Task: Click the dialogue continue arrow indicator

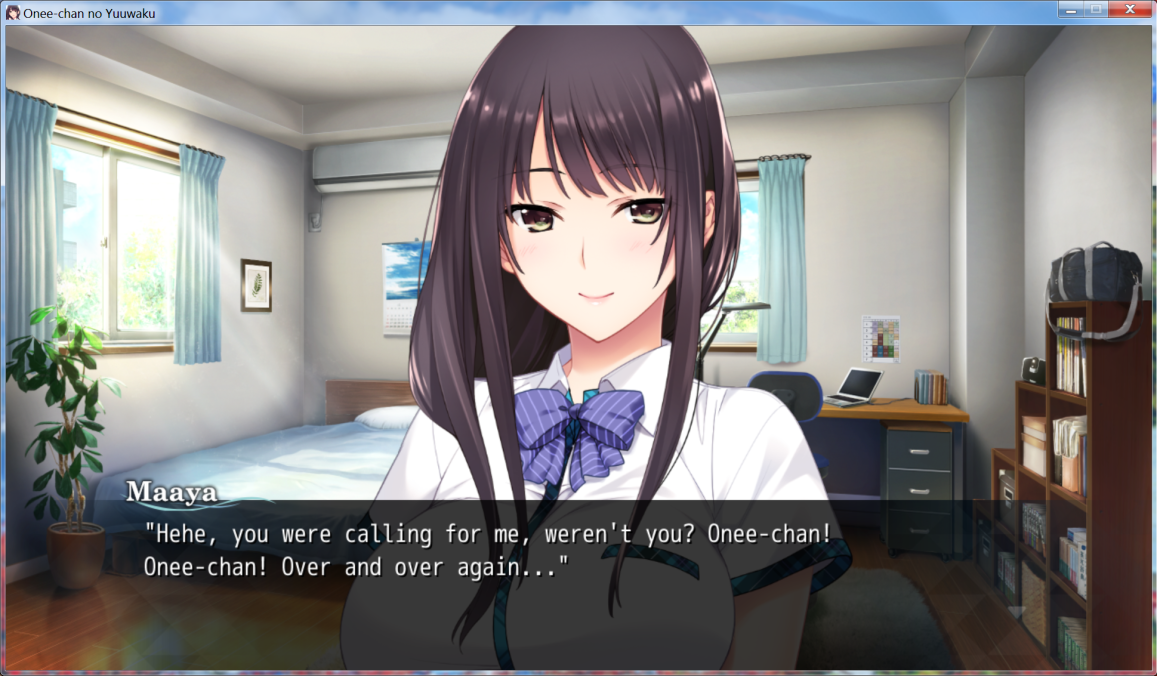Action: (1016, 612)
